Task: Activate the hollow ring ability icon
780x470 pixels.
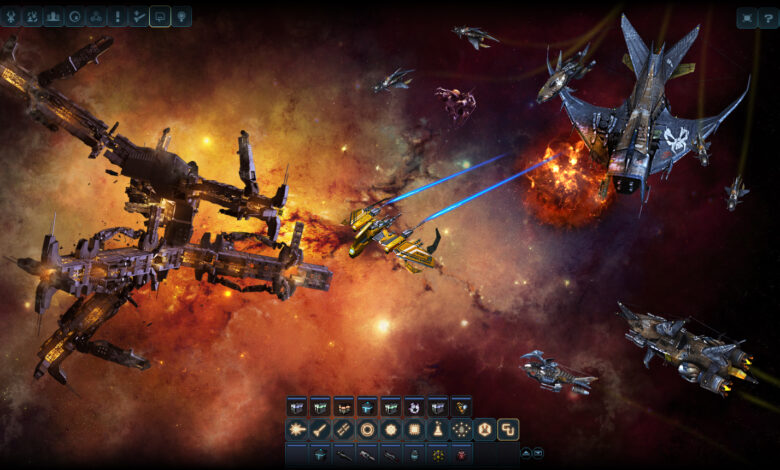Action: tap(367, 430)
